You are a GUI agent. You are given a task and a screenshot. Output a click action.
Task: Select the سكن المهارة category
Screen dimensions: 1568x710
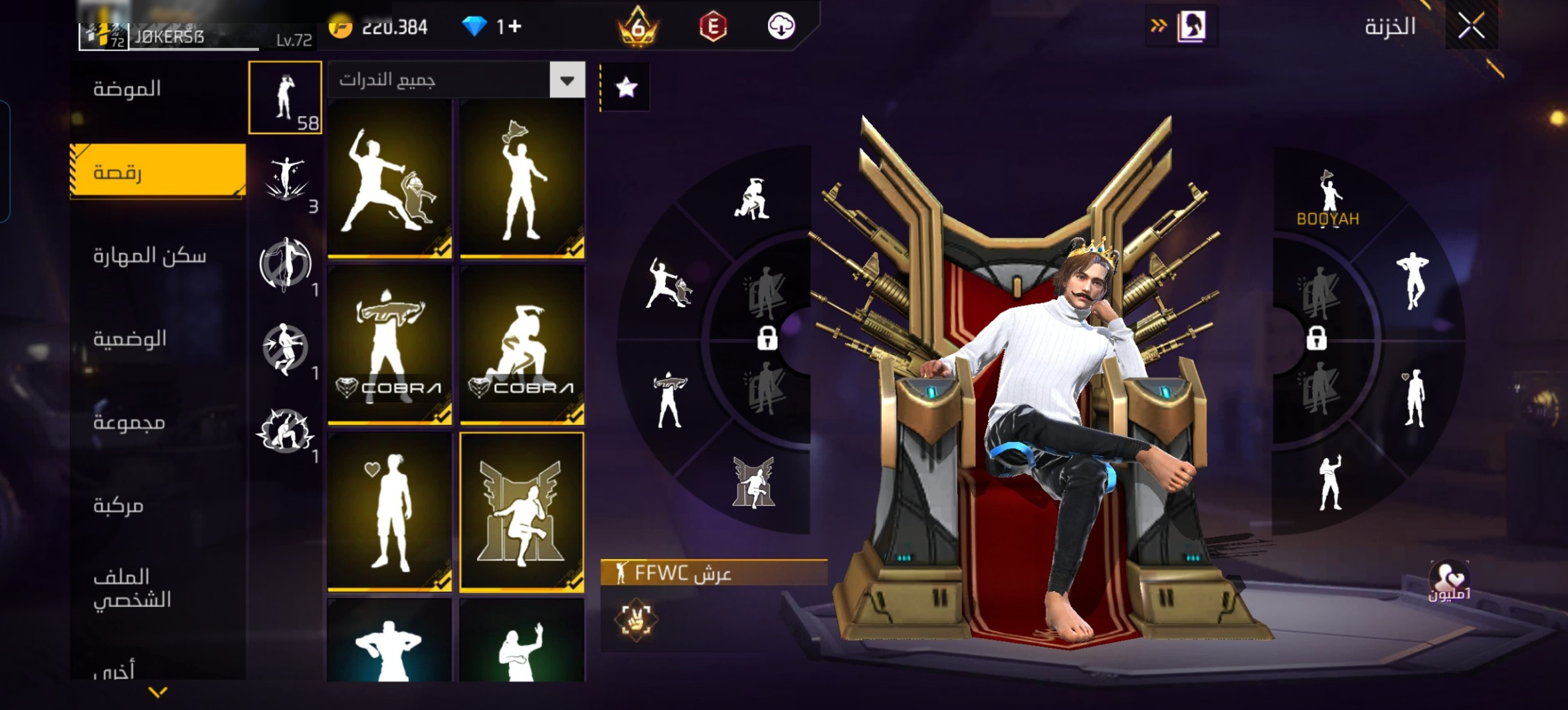149,256
